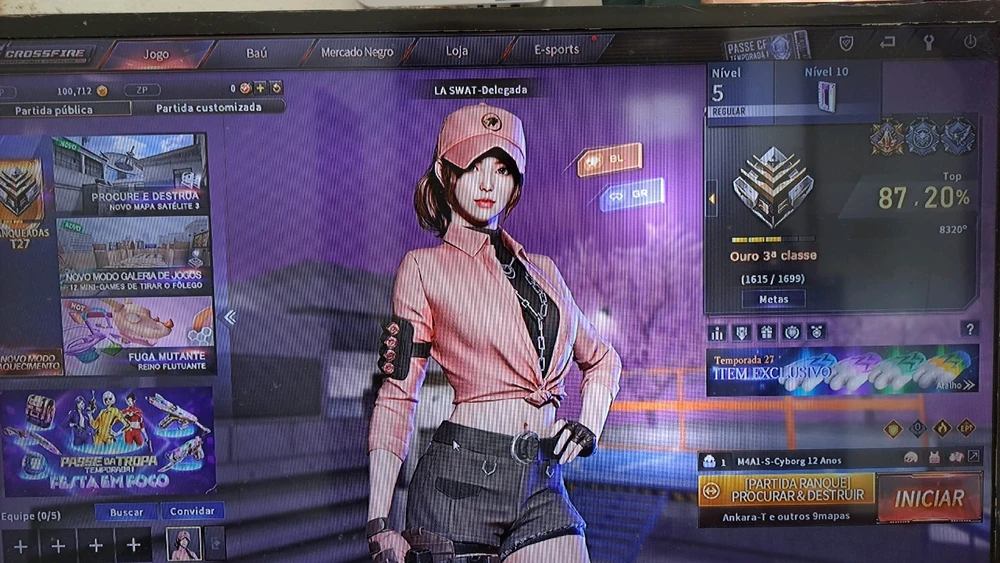Select the Jogo tab
The height and width of the screenshot is (563, 1000).
tap(156, 53)
